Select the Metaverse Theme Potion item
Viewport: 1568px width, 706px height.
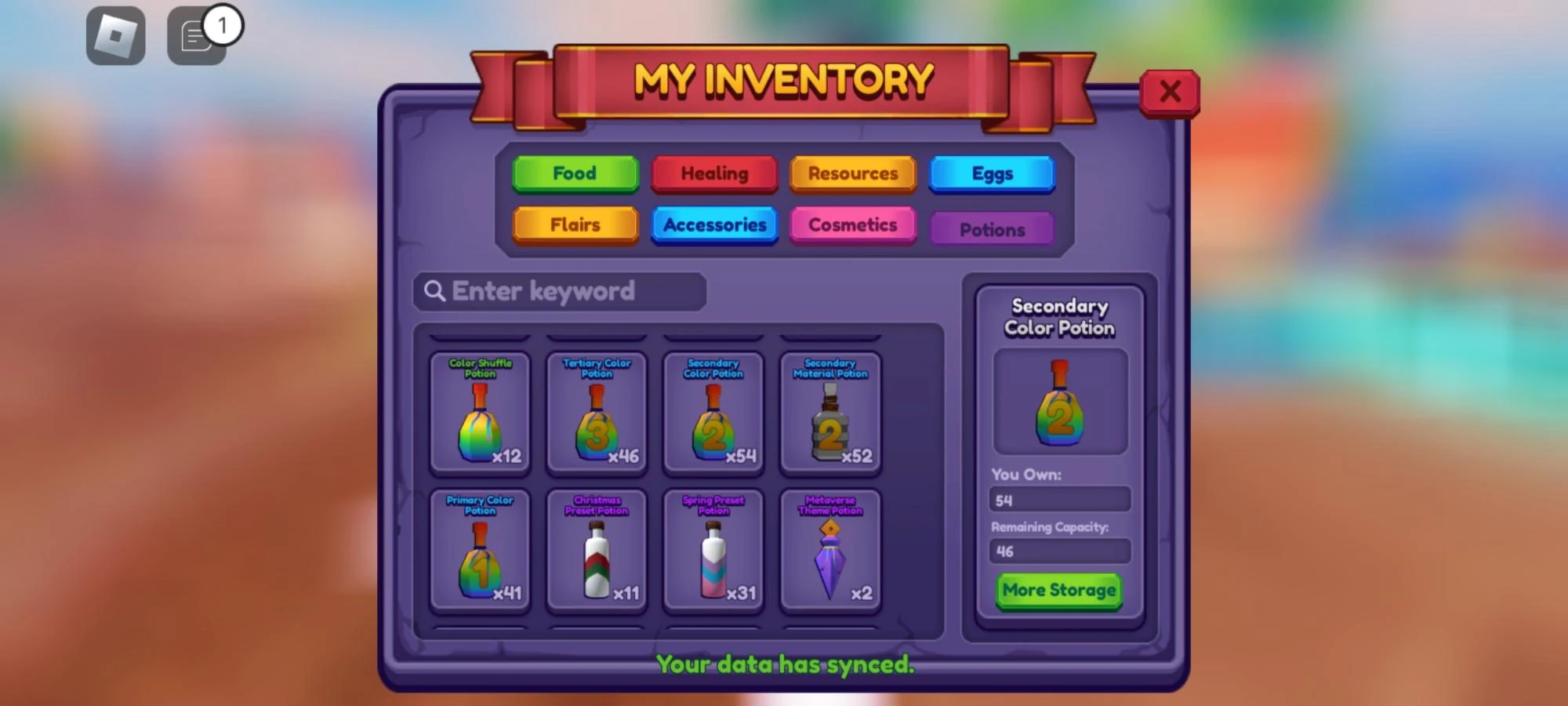tap(830, 551)
